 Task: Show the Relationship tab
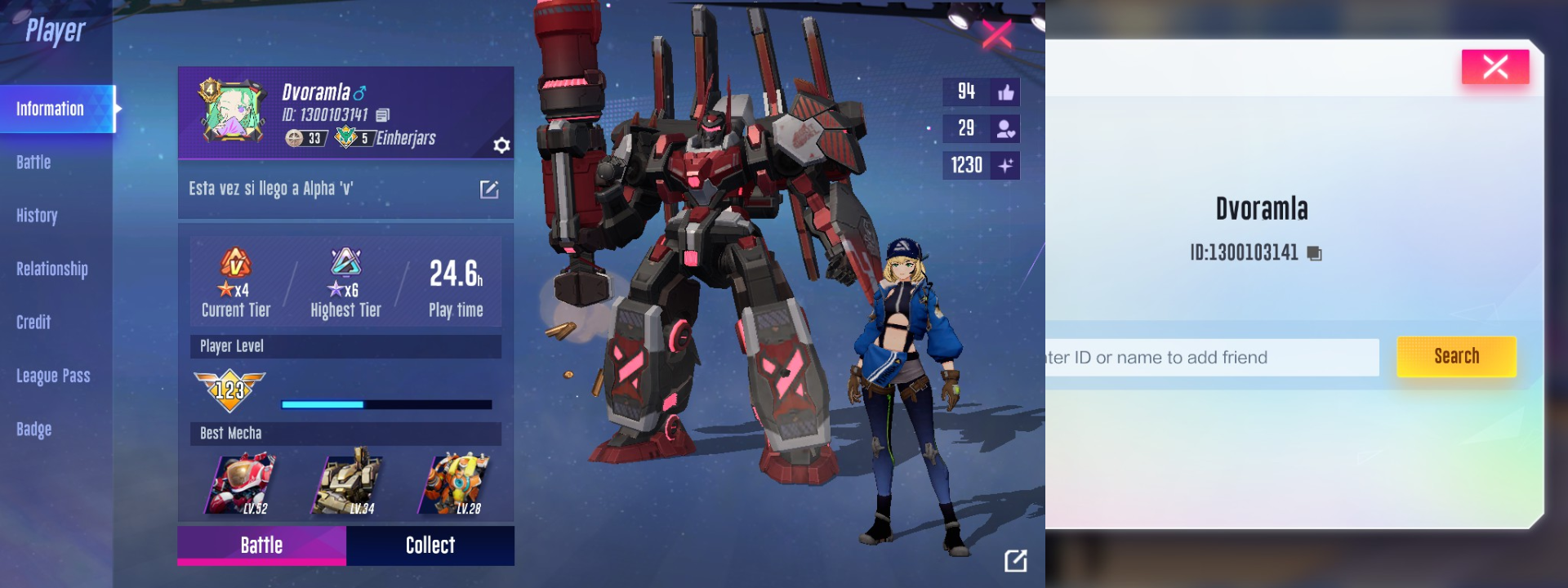pos(51,269)
